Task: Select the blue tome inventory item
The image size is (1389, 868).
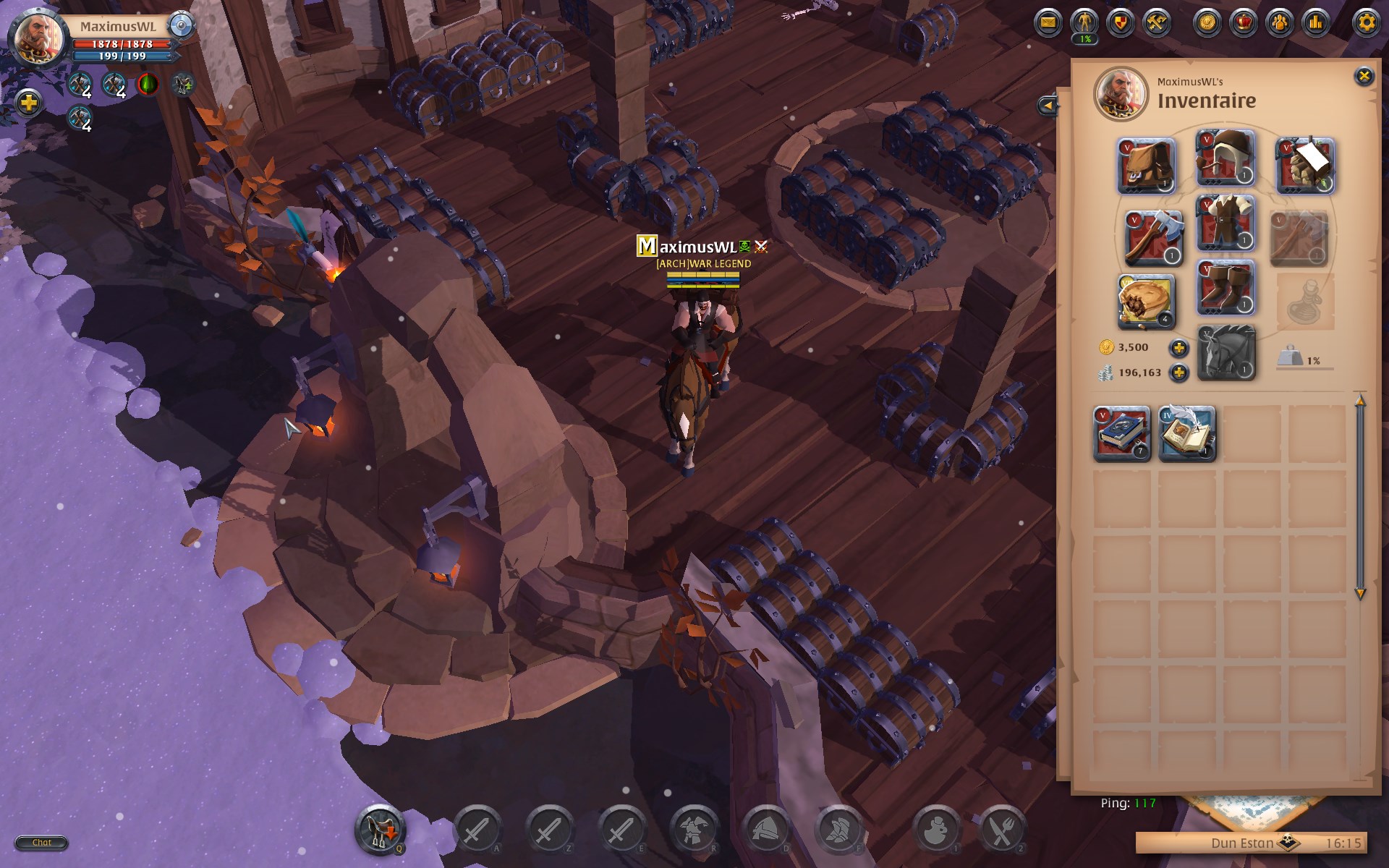Action: (1121, 434)
